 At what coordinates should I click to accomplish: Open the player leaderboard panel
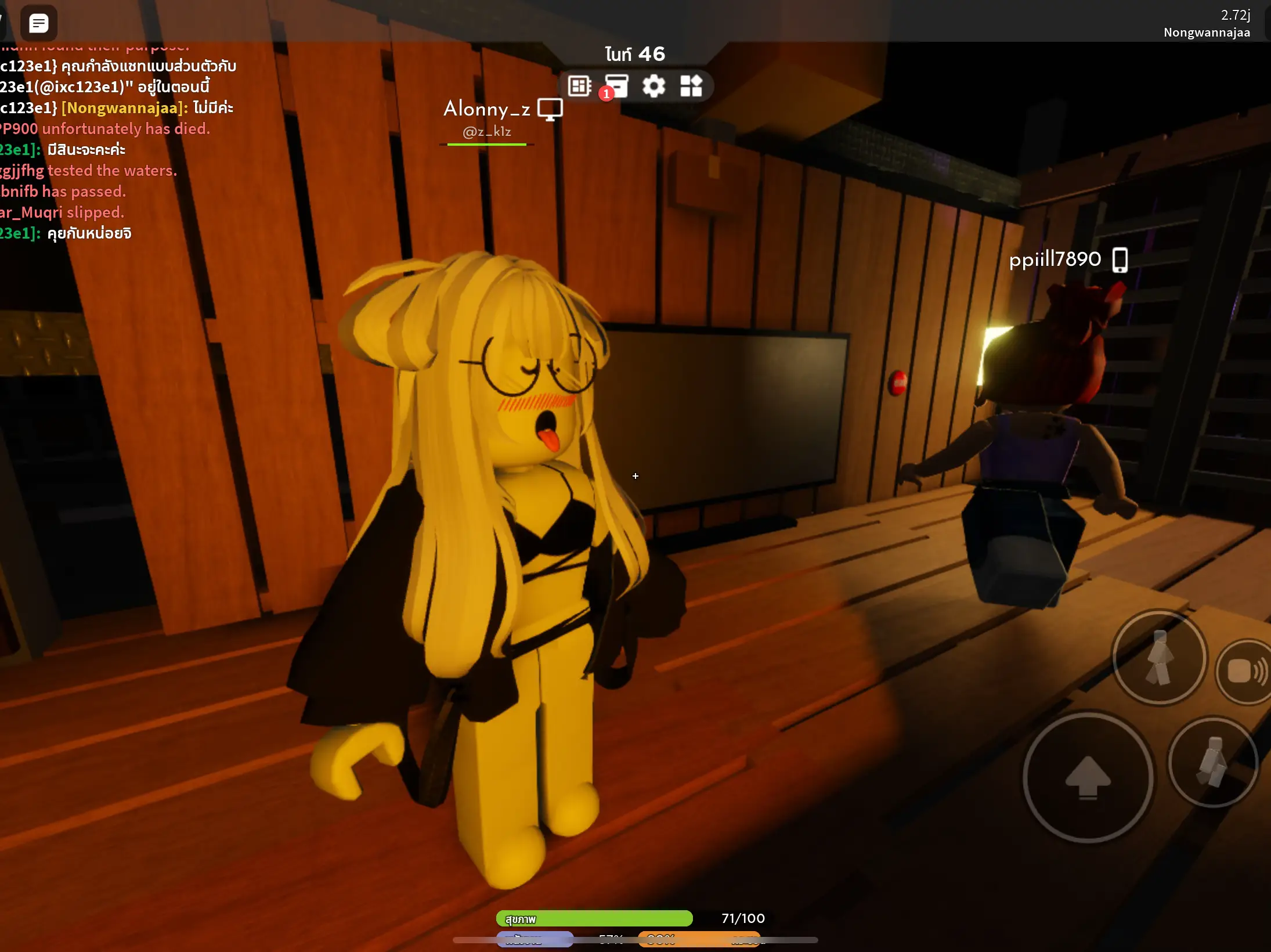tap(578, 86)
